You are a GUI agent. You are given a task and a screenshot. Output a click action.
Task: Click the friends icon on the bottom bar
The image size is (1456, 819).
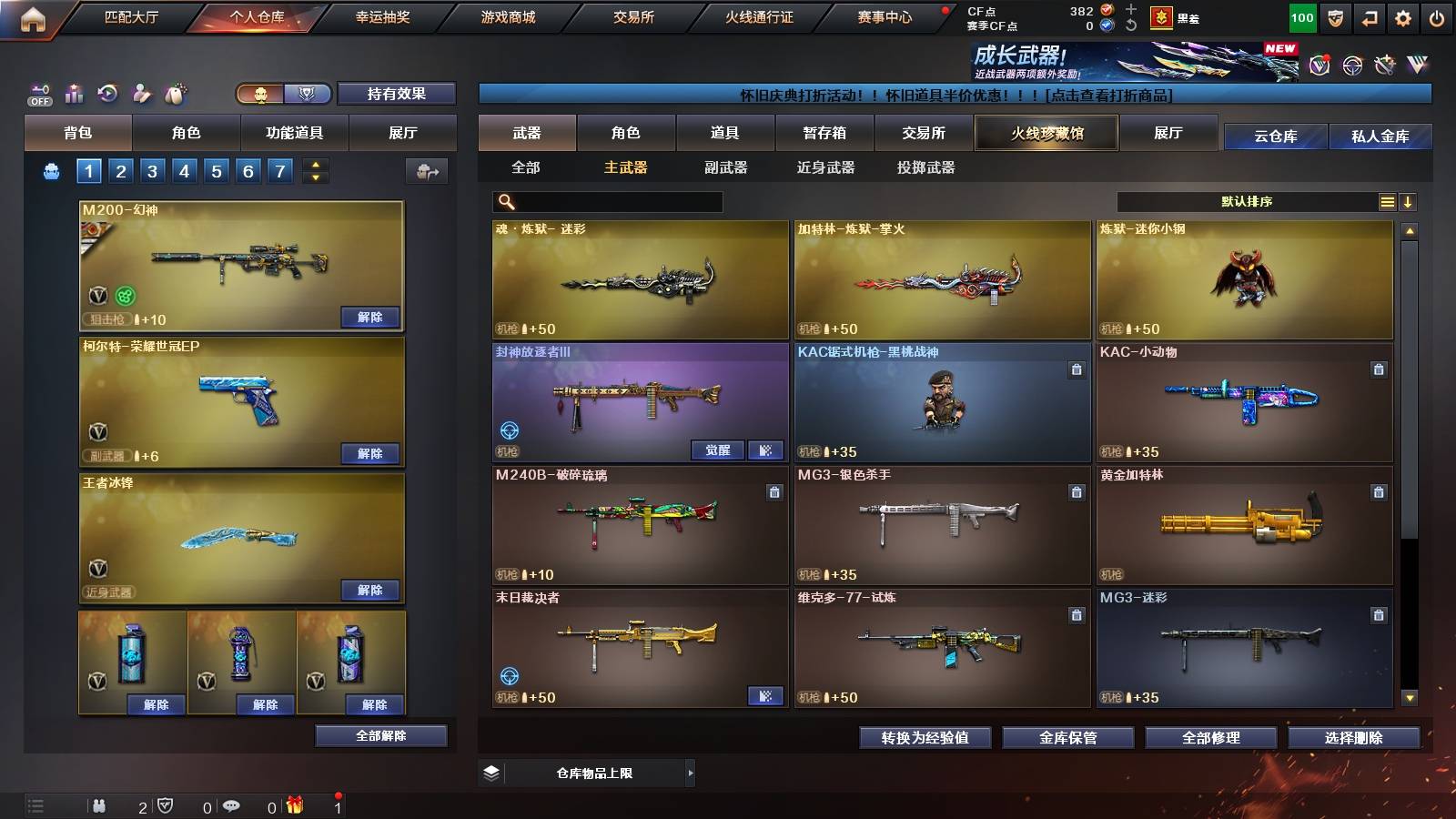[99, 805]
